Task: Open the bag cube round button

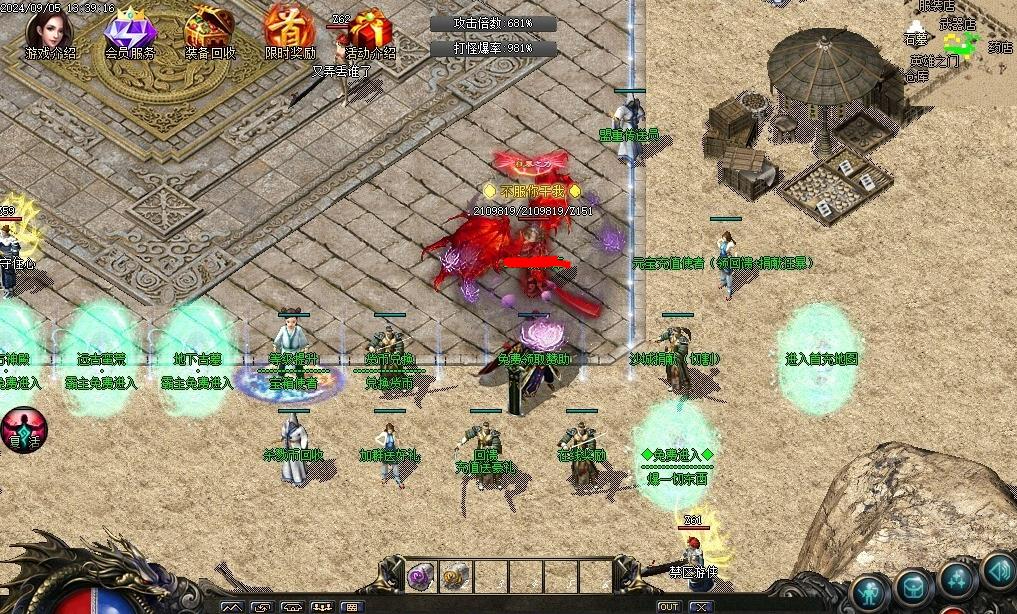Action: [x=914, y=586]
